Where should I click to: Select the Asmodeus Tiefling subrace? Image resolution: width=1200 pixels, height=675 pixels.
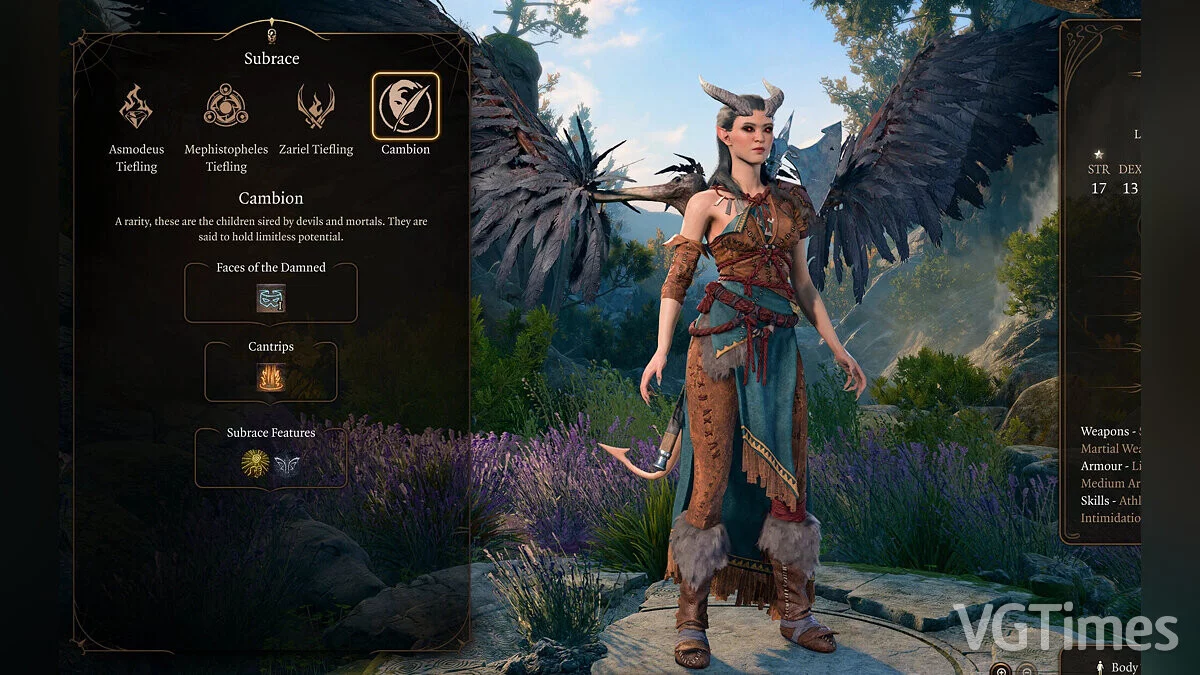pos(136,106)
